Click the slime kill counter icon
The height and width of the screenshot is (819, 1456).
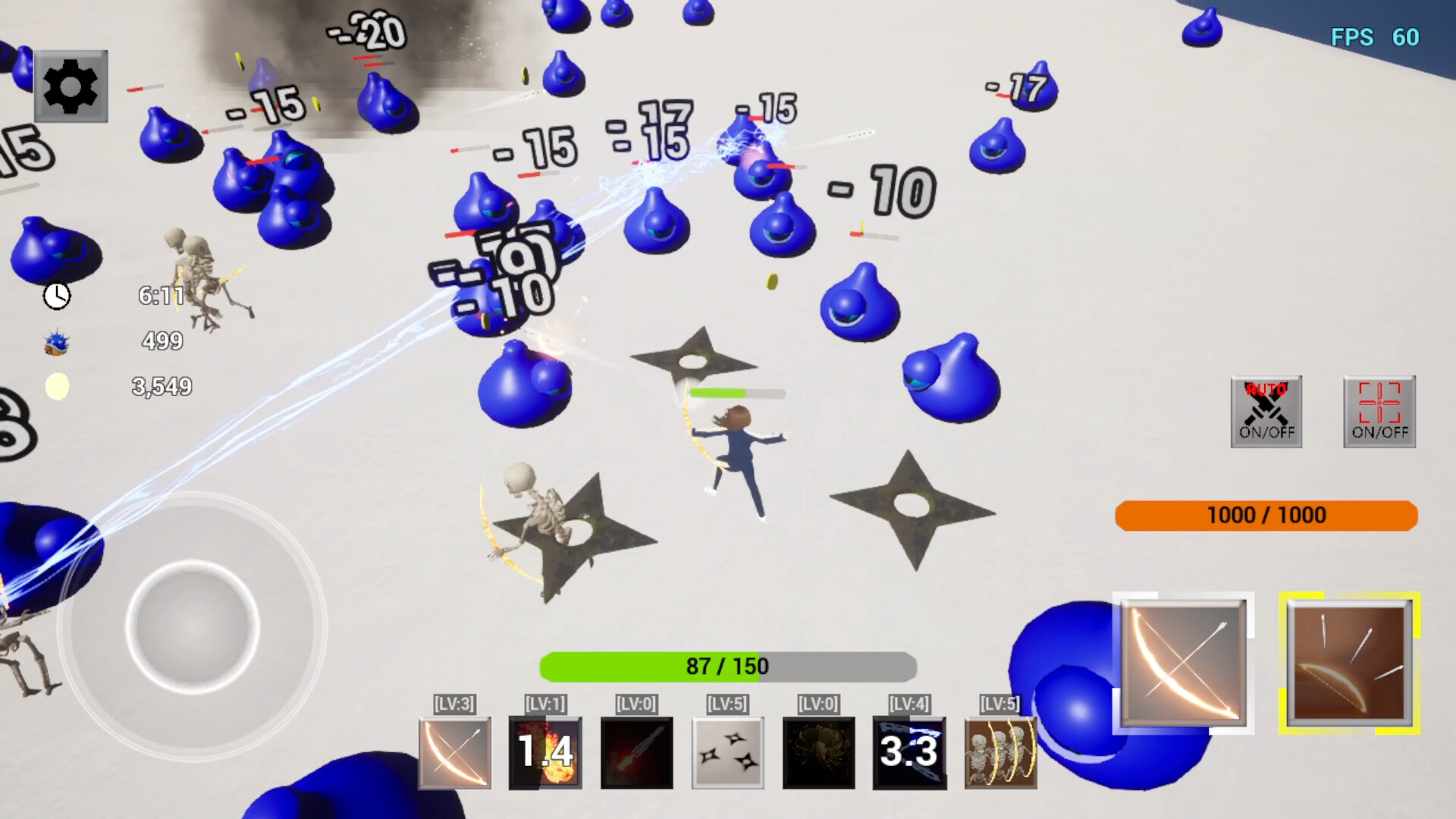tap(56, 343)
